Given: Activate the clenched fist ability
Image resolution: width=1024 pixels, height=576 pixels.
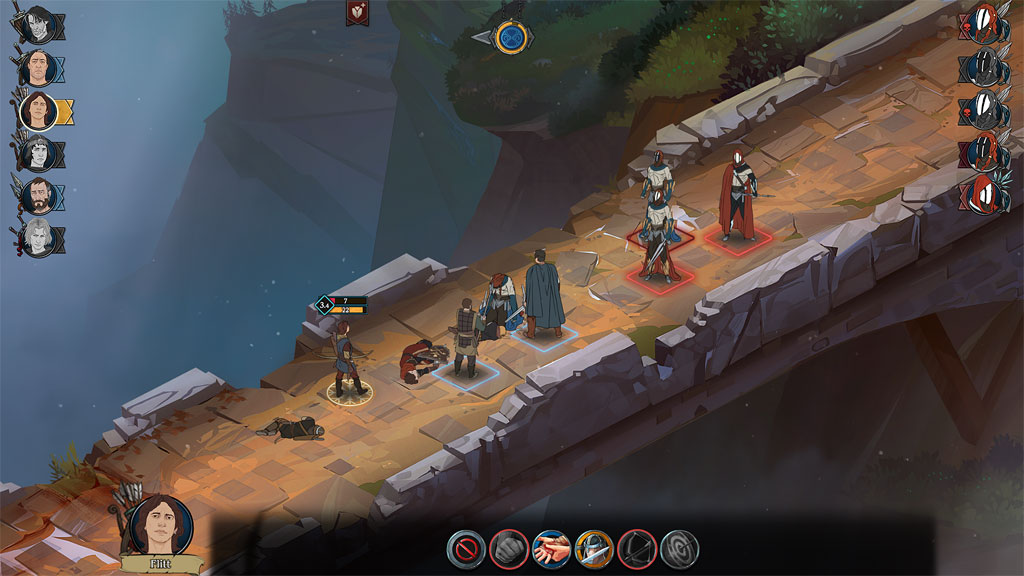Looking at the screenshot, I should click(508, 548).
